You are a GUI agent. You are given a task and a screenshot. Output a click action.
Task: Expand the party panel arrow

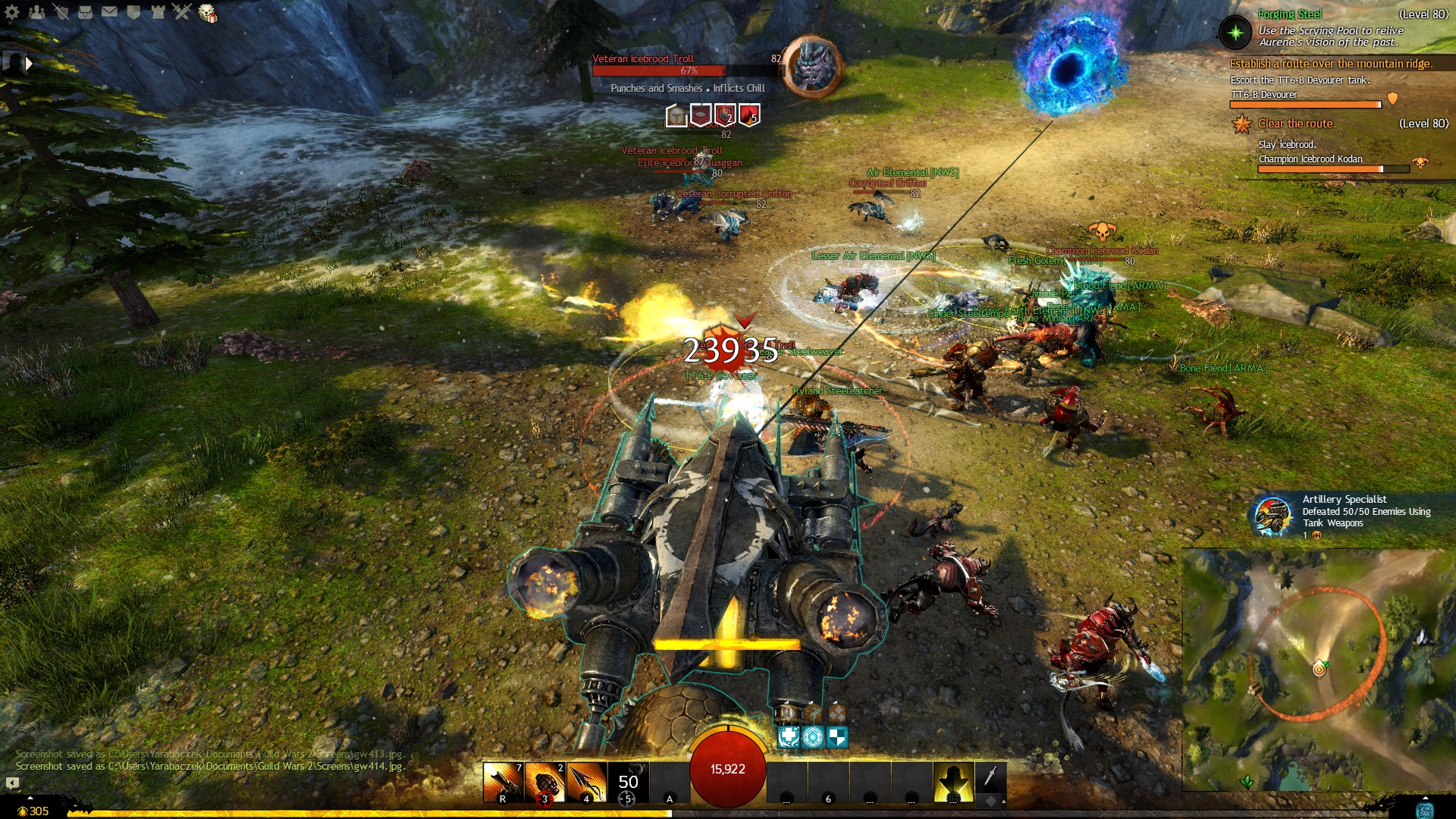tap(29, 64)
